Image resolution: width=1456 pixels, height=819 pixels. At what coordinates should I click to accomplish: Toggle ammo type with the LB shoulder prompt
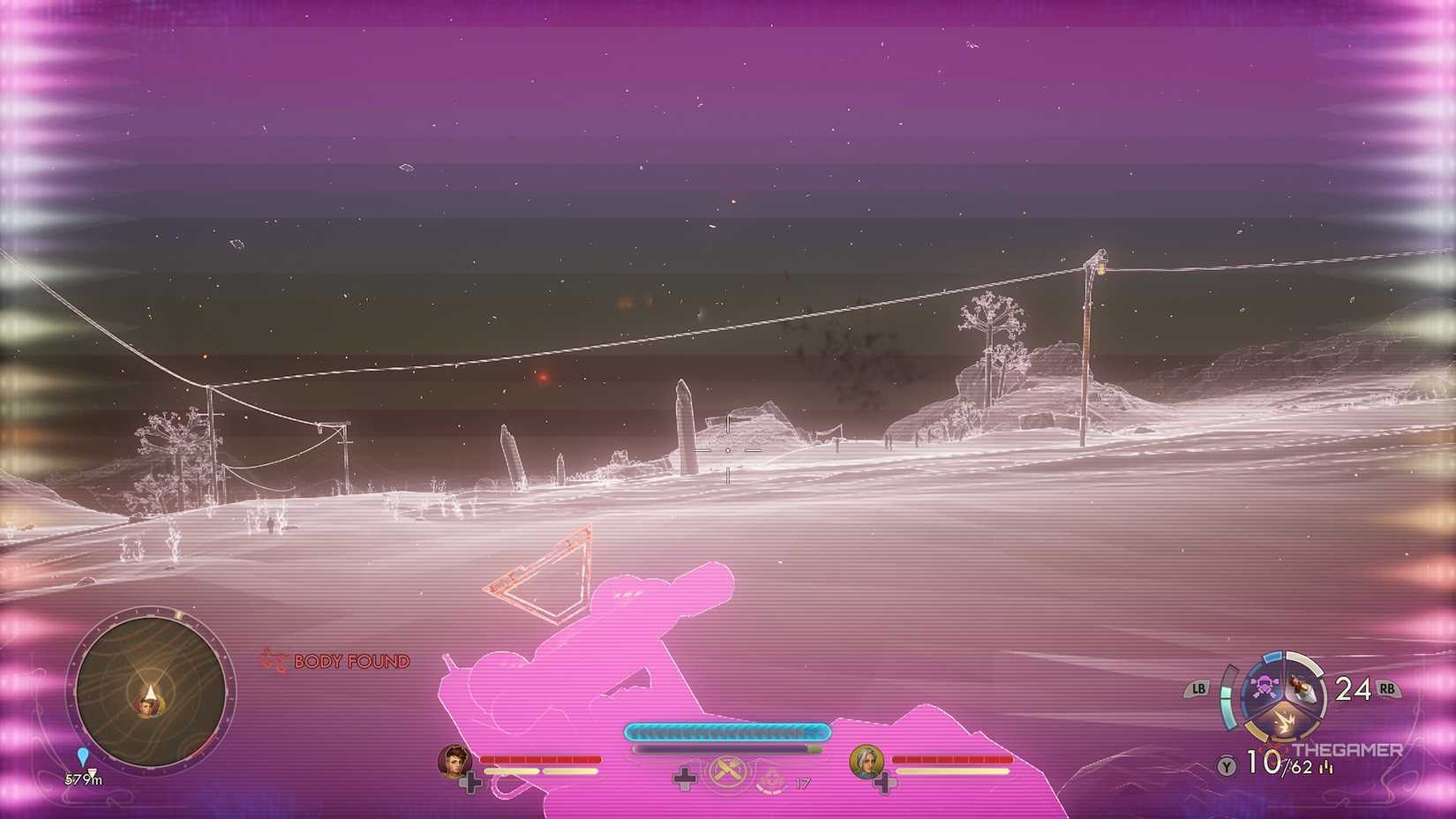click(1197, 688)
